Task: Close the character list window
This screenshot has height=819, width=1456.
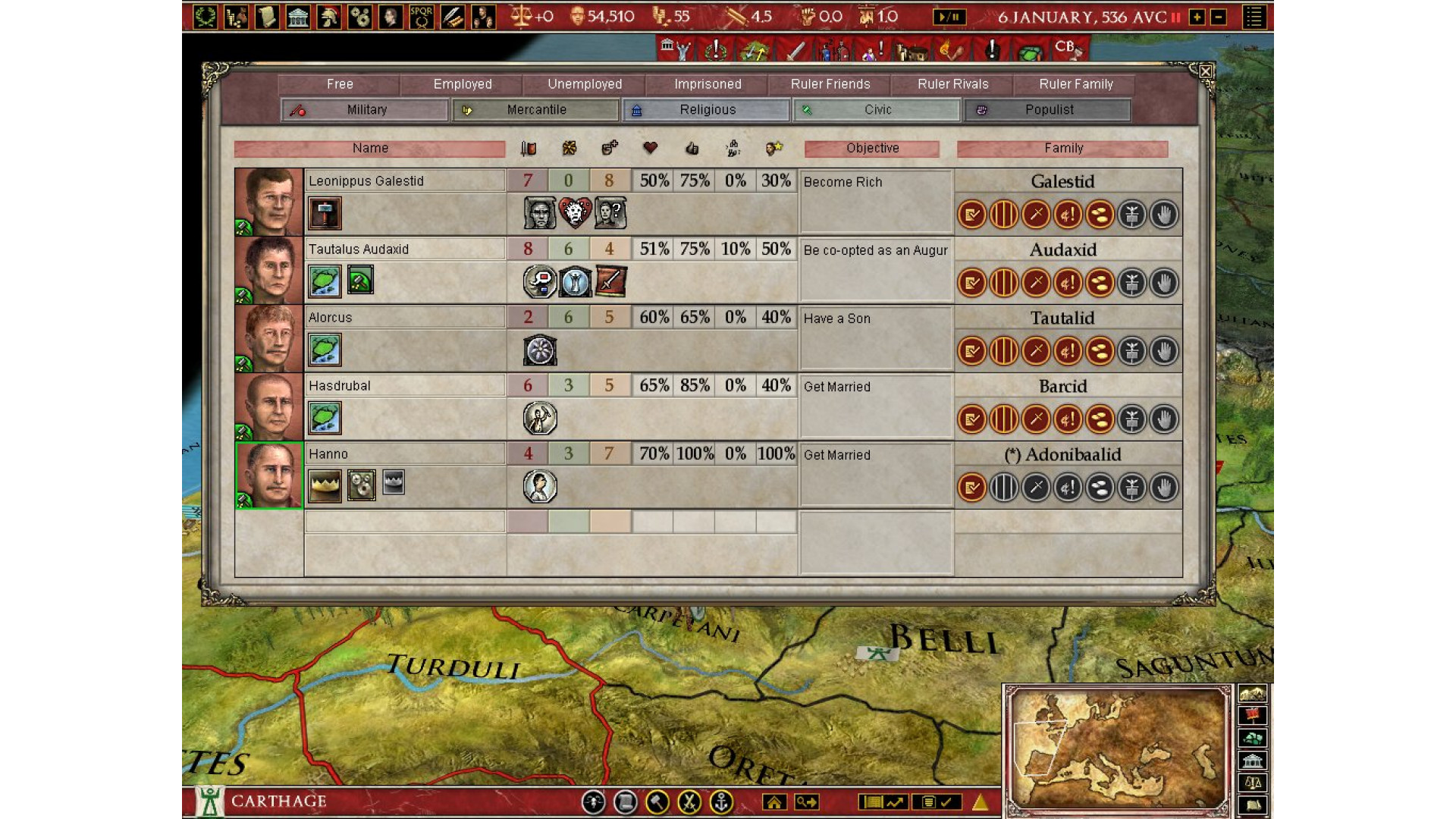Action: pos(1205,72)
